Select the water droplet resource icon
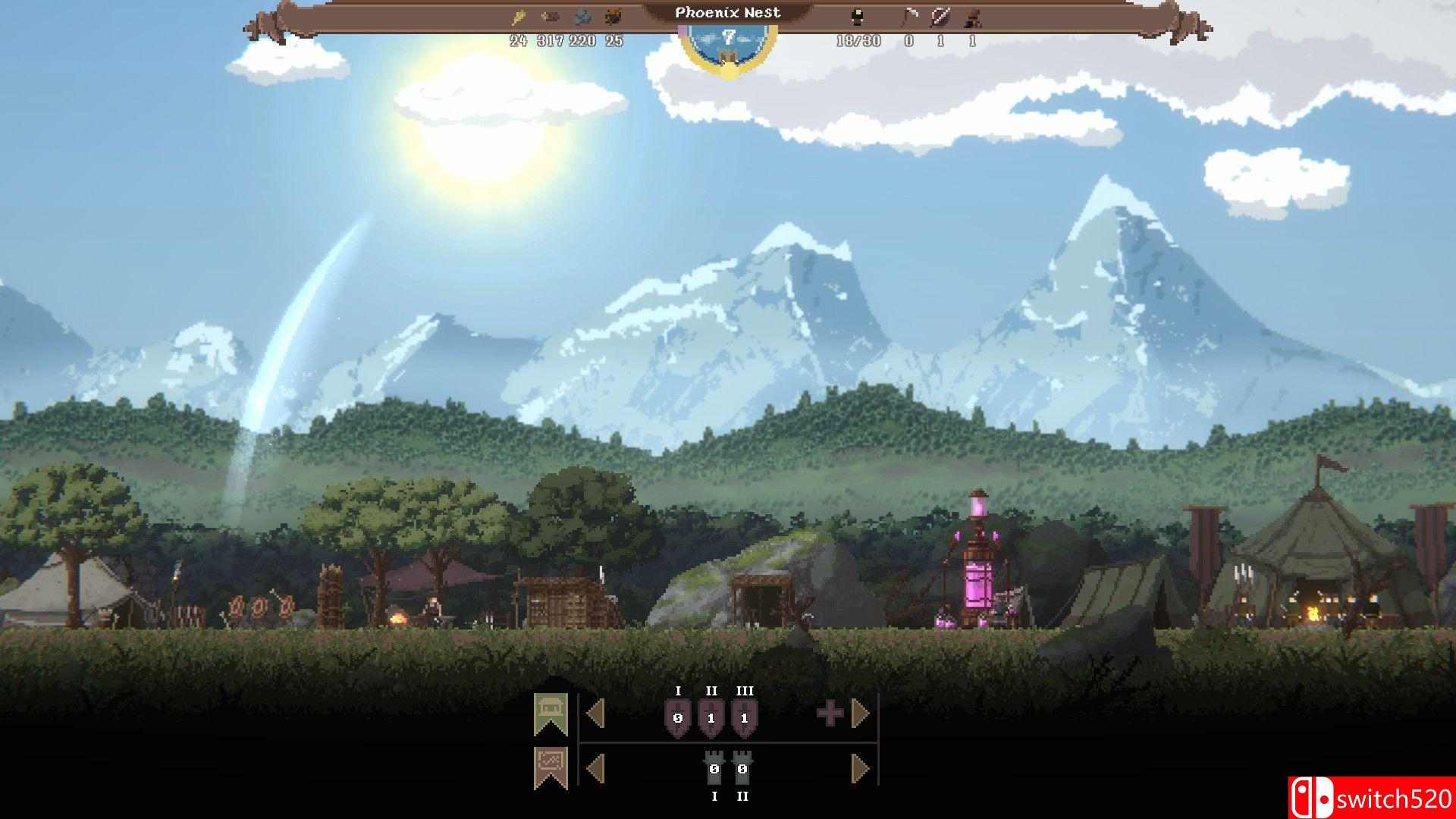Viewport: 1456px width, 819px height. pyautogui.click(x=582, y=15)
